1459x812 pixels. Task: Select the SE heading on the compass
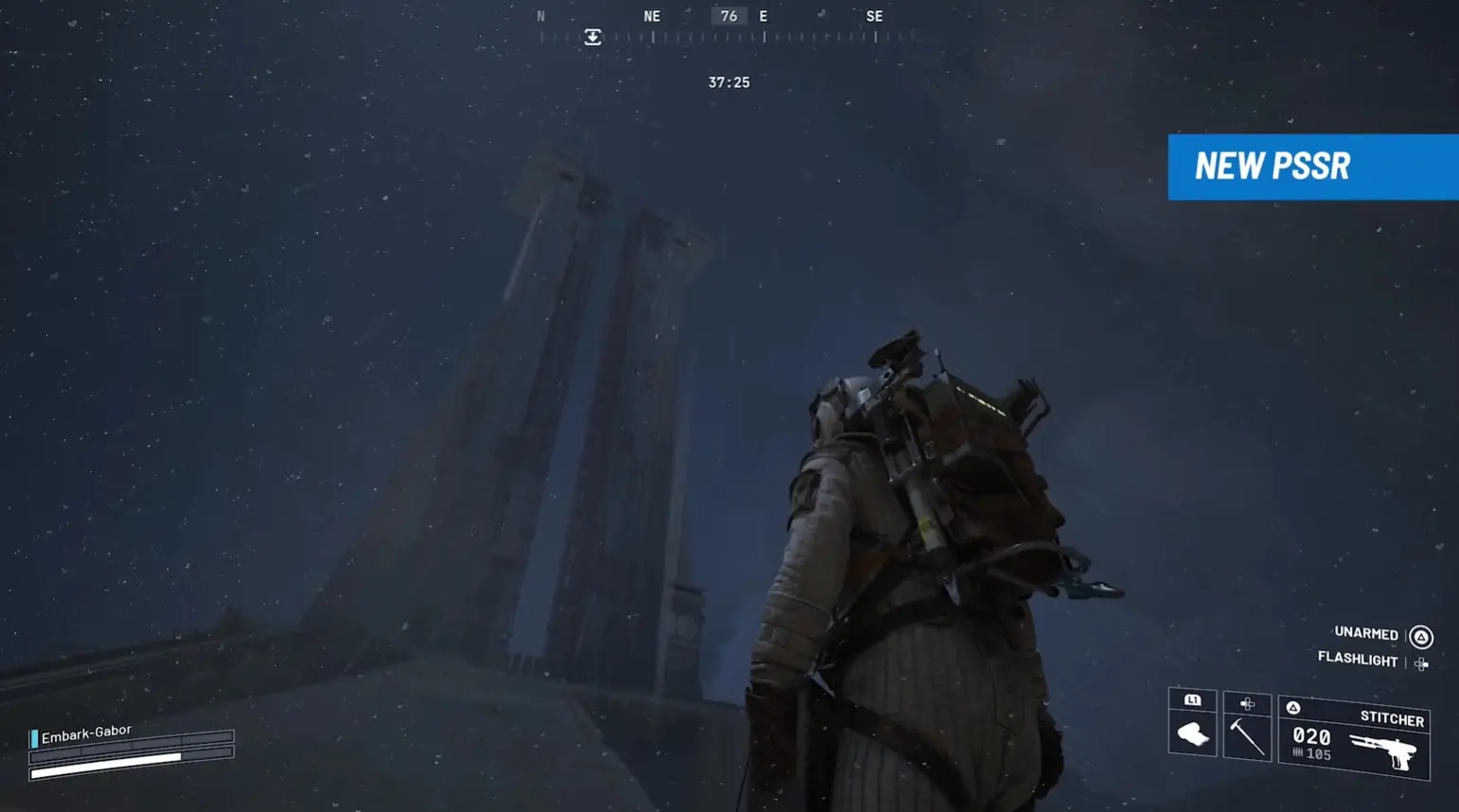(874, 15)
